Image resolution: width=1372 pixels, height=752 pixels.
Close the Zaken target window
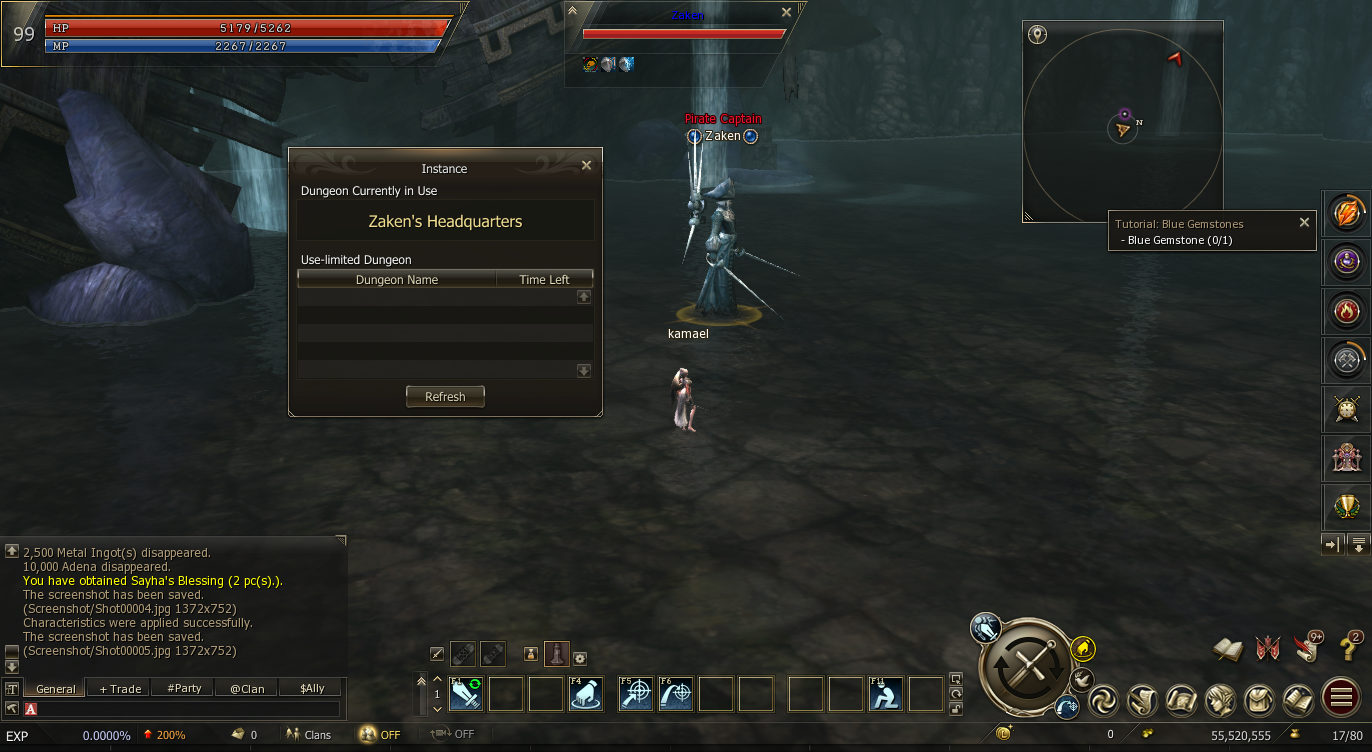pyautogui.click(x=786, y=13)
